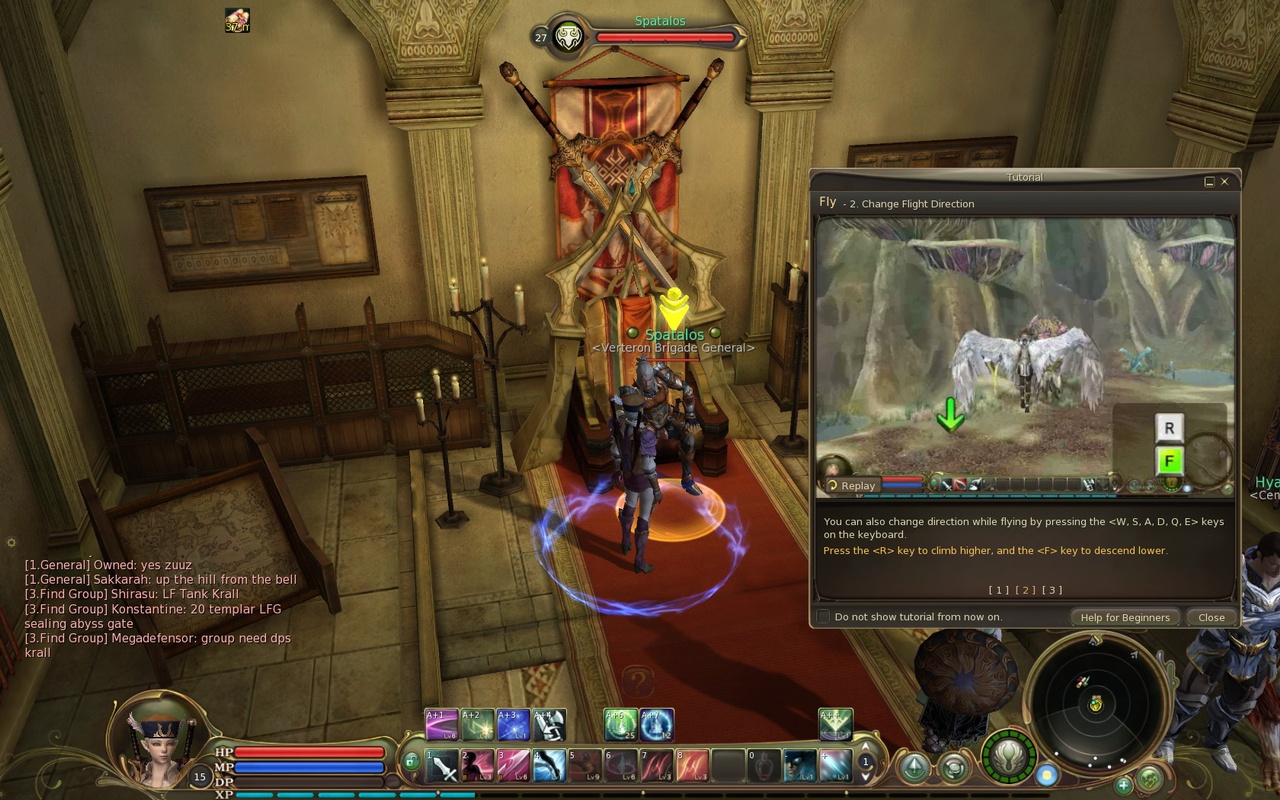
Task: Click the quickbar page-down arrow
Action: [x=866, y=780]
